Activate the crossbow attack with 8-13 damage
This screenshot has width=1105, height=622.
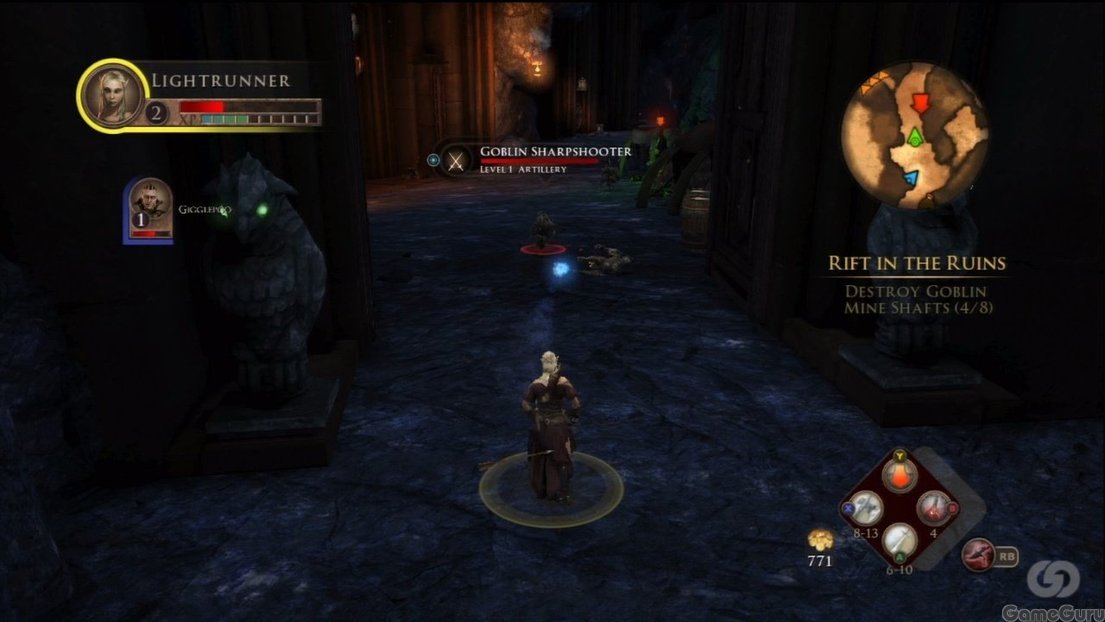click(x=866, y=508)
